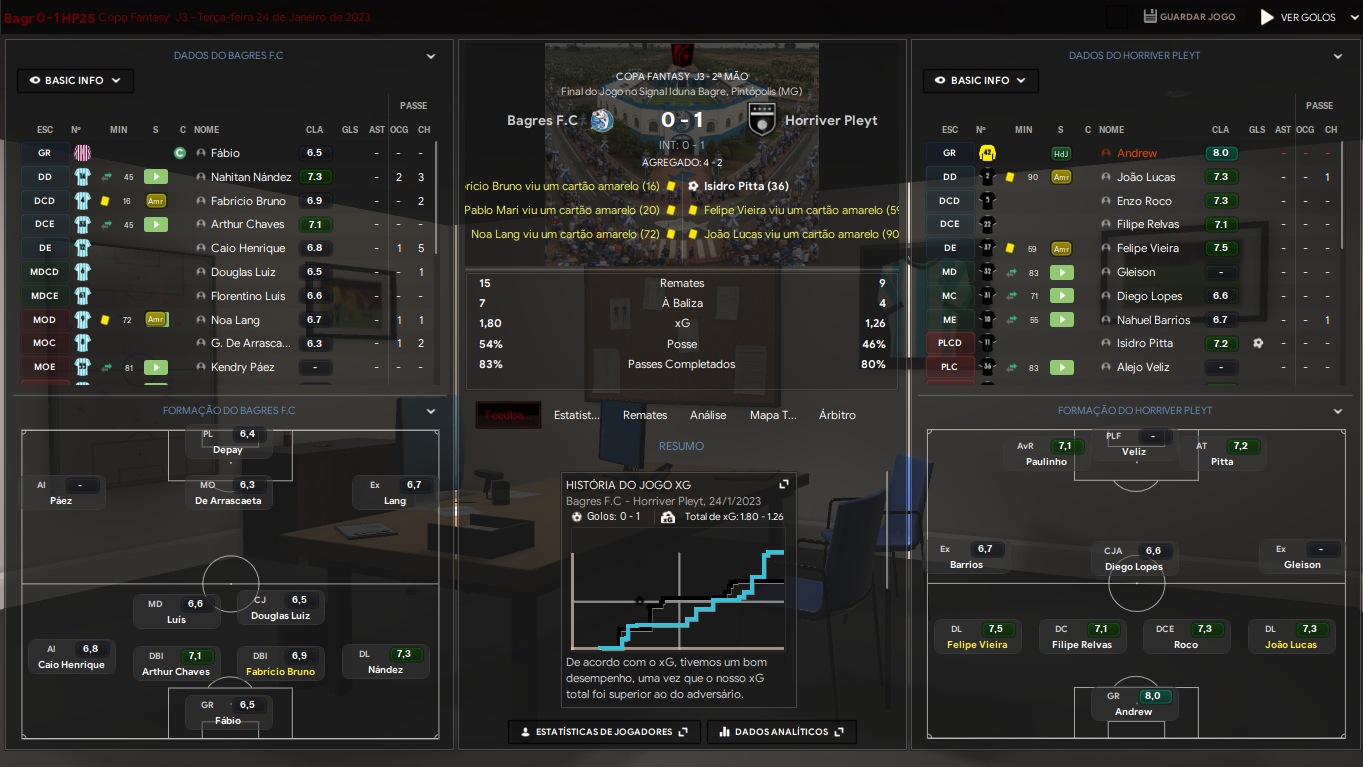Expand the História do Jogo xG chart

tap(784, 484)
